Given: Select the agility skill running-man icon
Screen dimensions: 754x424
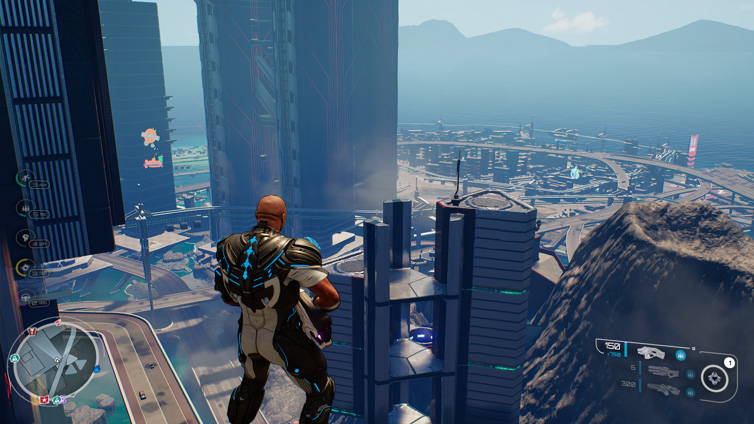Looking at the screenshot, I should [x=24, y=178].
